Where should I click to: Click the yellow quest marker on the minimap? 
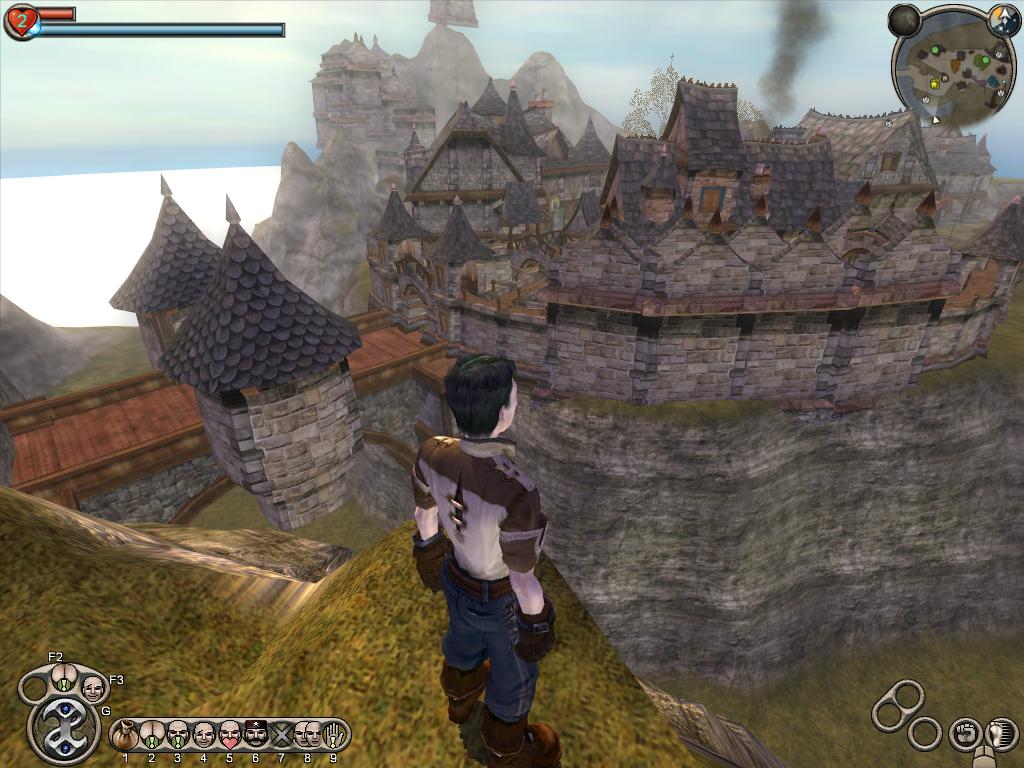[933, 84]
